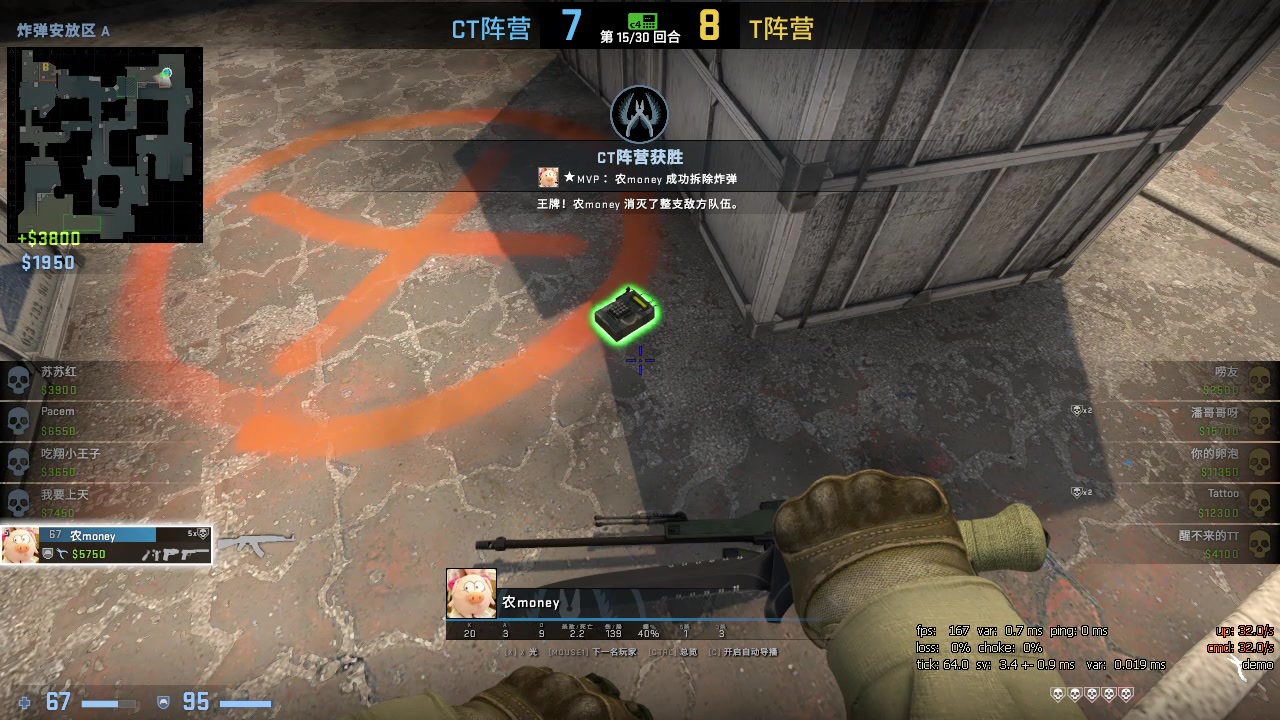Open the minimap in the top-left corner
The height and width of the screenshot is (720, 1280).
[x=104, y=143]
